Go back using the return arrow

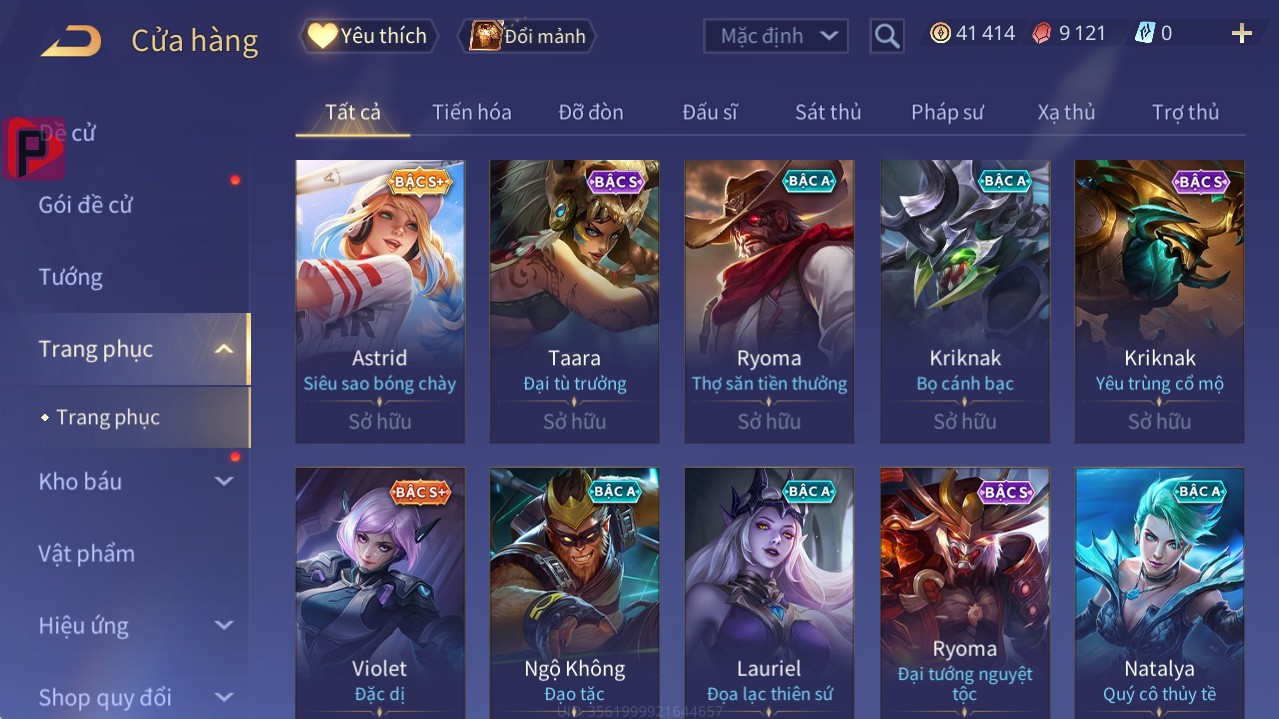coord(71,41)
